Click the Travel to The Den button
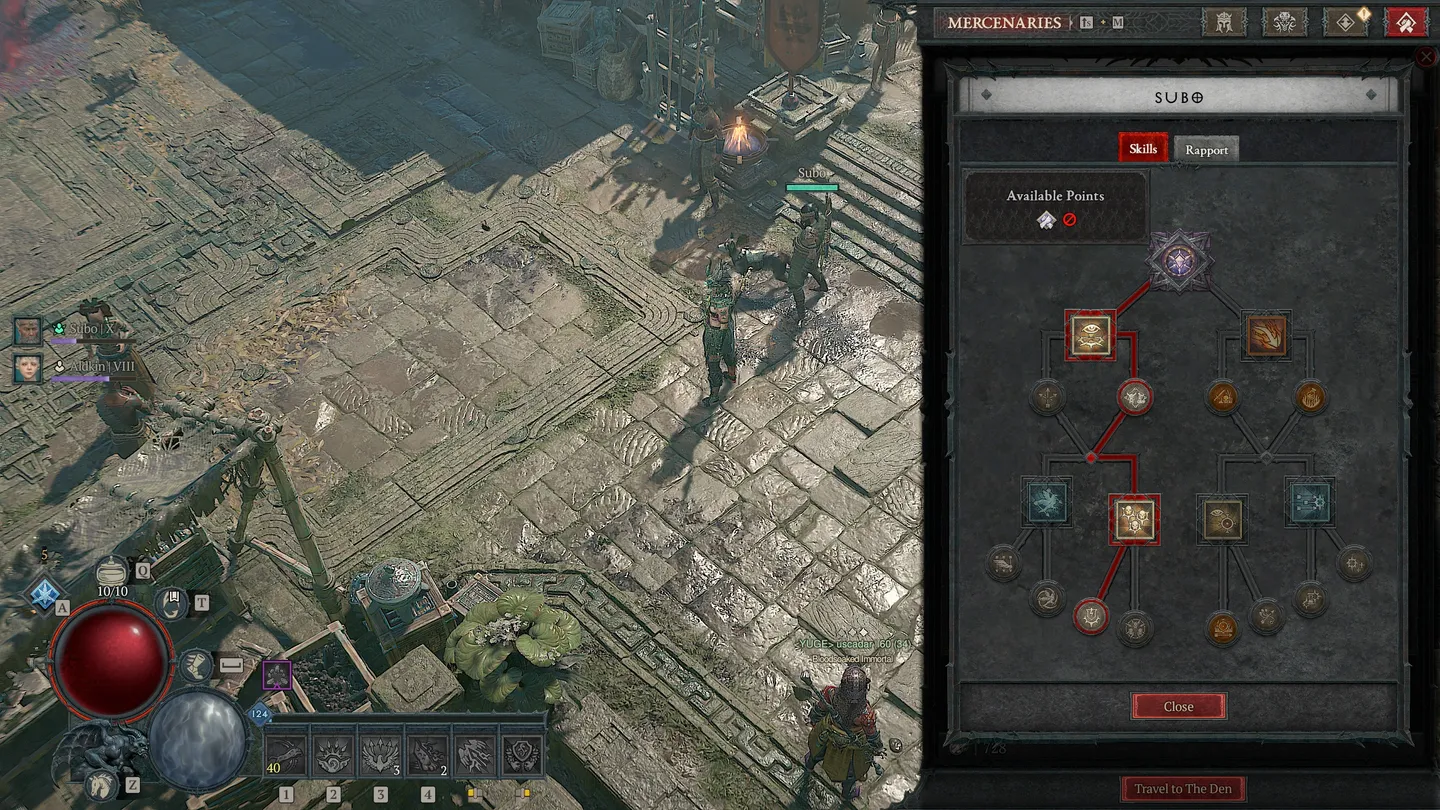The height and width of the screenshot is (810, 1440). pyautogui.click(x=1183, y=788)
